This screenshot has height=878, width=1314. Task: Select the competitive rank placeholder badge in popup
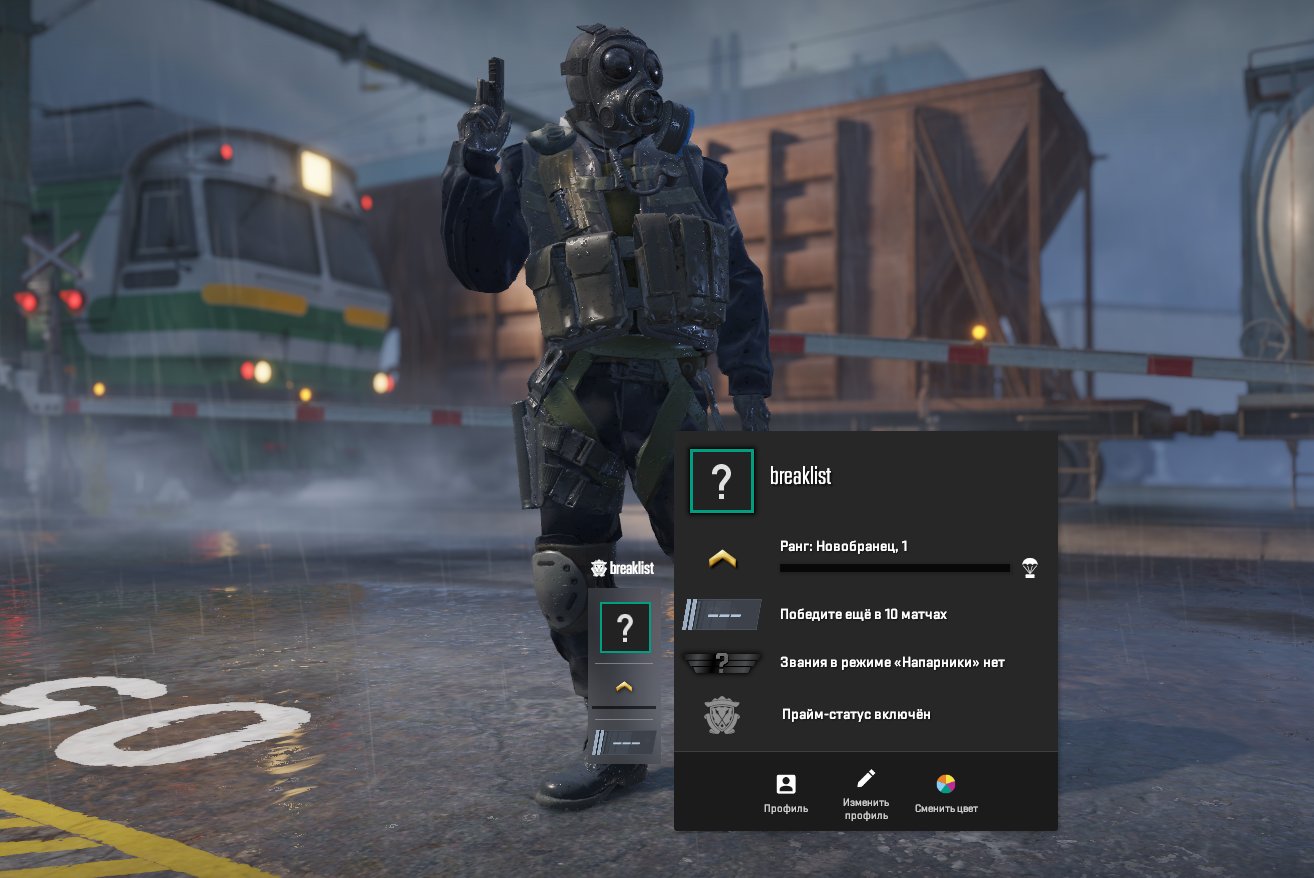click(721, 614)
